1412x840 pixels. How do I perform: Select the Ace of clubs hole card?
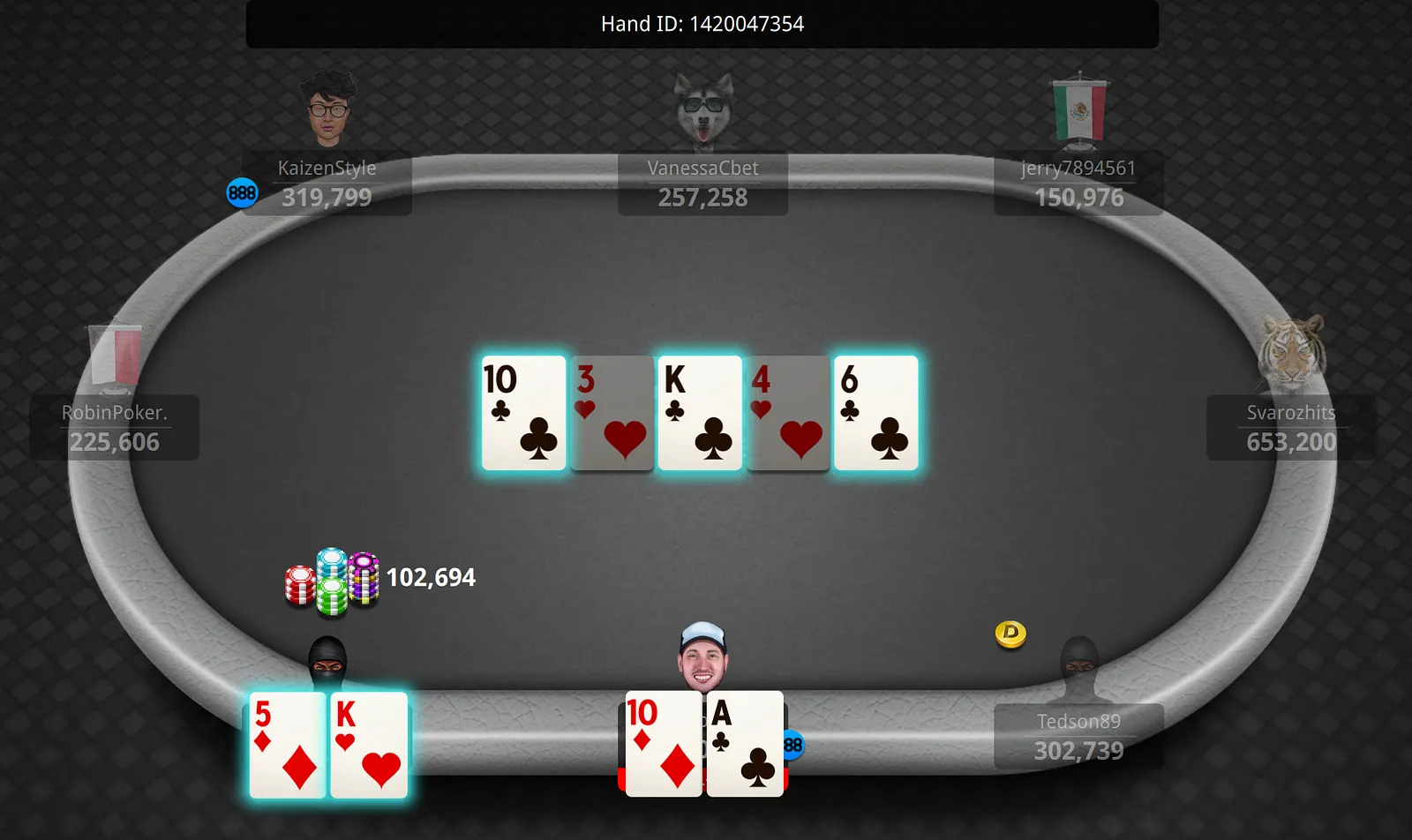coord(745,746)
